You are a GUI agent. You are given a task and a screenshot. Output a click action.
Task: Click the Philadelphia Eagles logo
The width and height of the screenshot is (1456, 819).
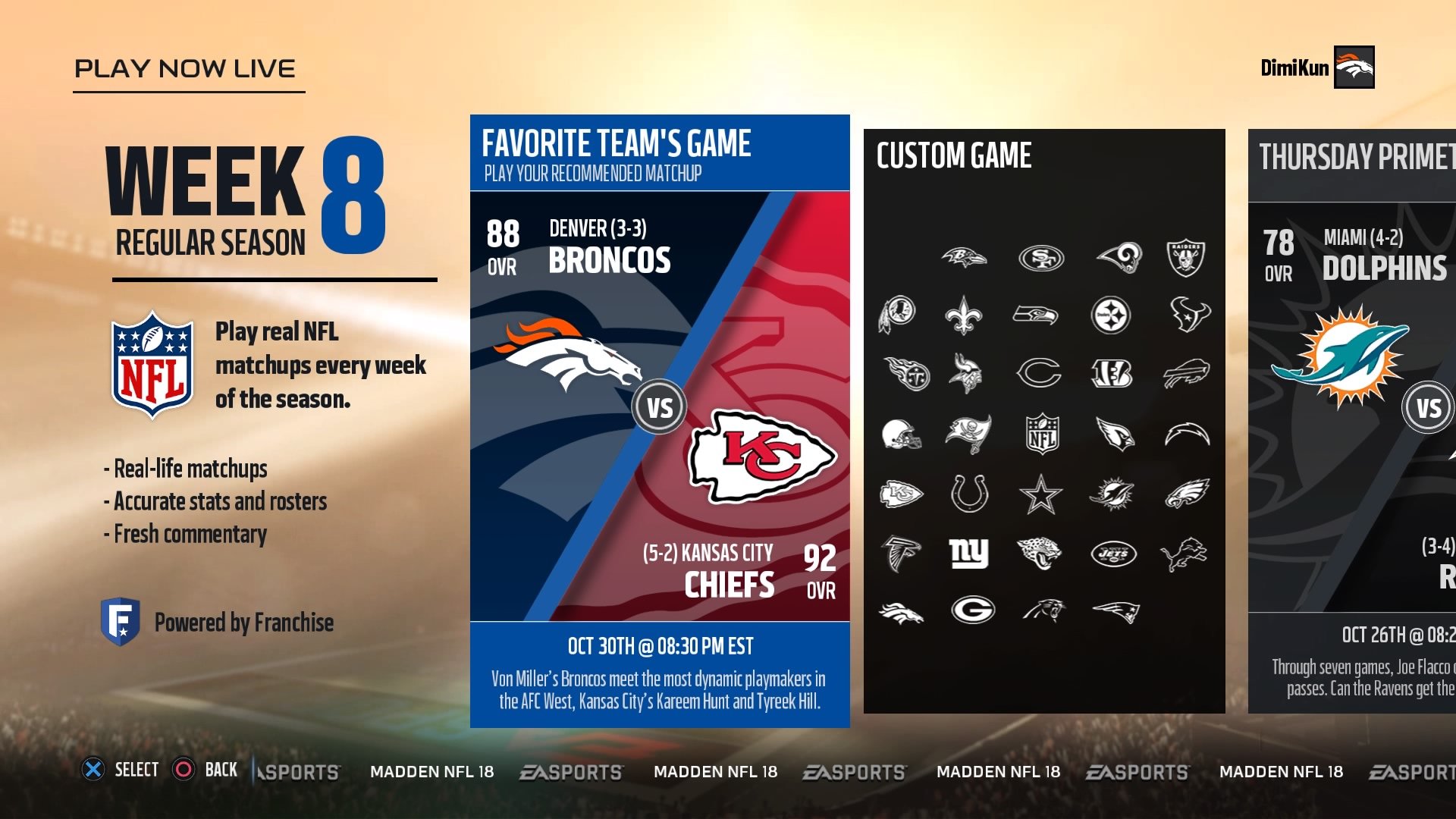tap(1187, 493)
